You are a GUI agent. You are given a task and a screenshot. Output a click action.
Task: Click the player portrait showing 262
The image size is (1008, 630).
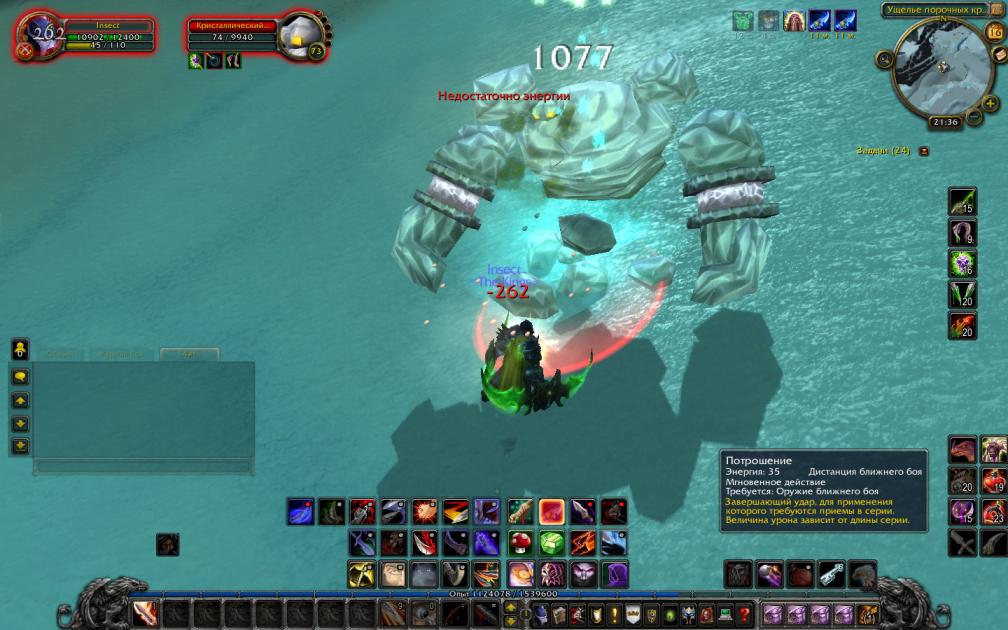click(x=40, y=38)
